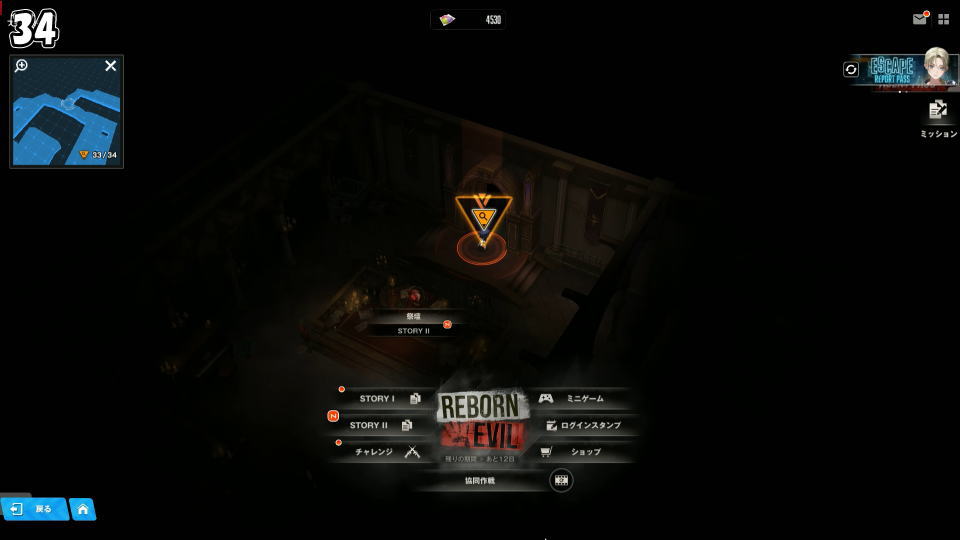The image size is (960, 540).
Task: Click the 戻る back button
Action: pyautogui.click(x=34, y=509)
